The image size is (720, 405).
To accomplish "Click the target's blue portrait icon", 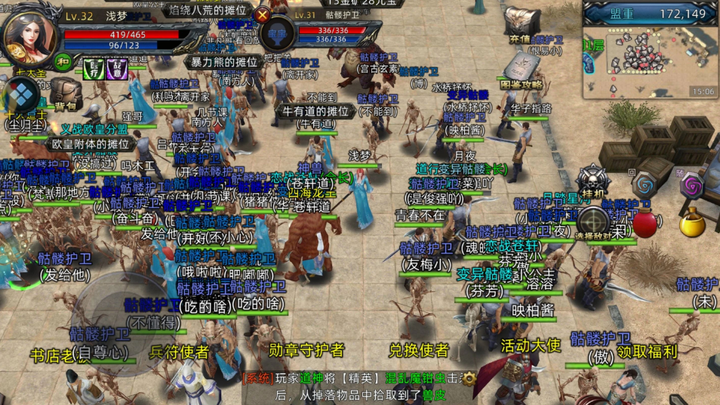I will click(277, 35).
